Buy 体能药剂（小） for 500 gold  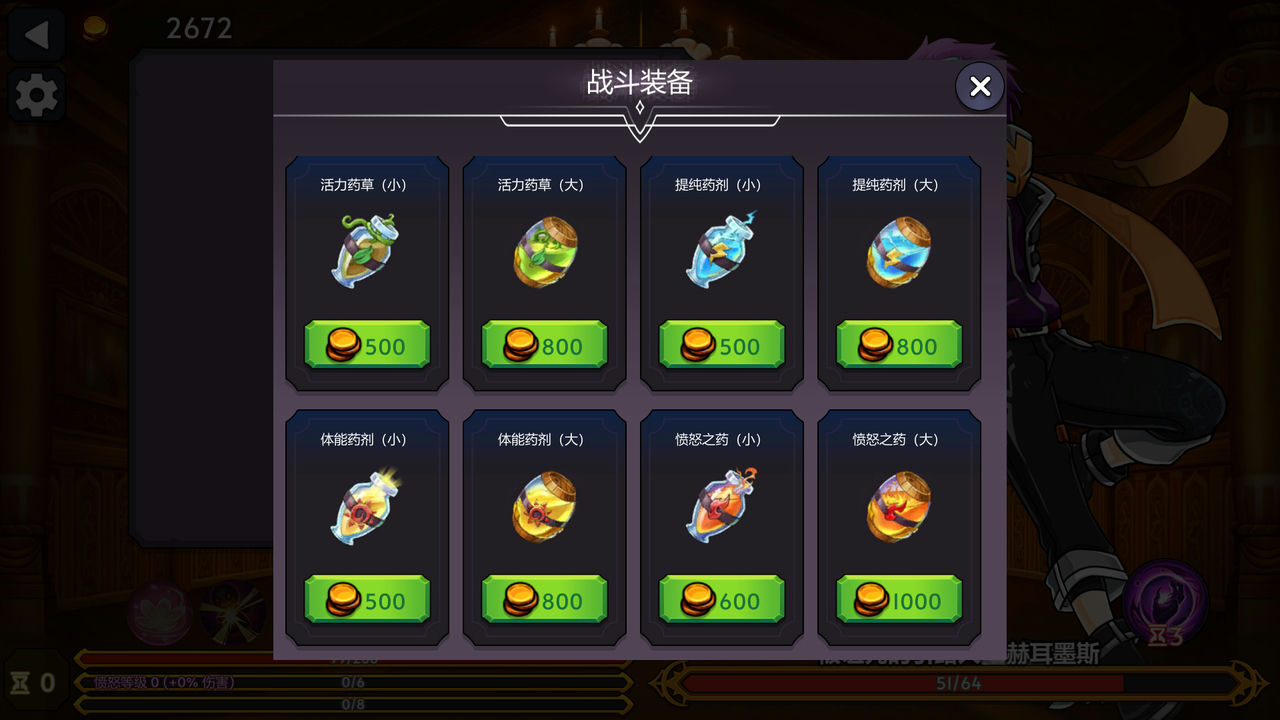[x=366, y=599]
